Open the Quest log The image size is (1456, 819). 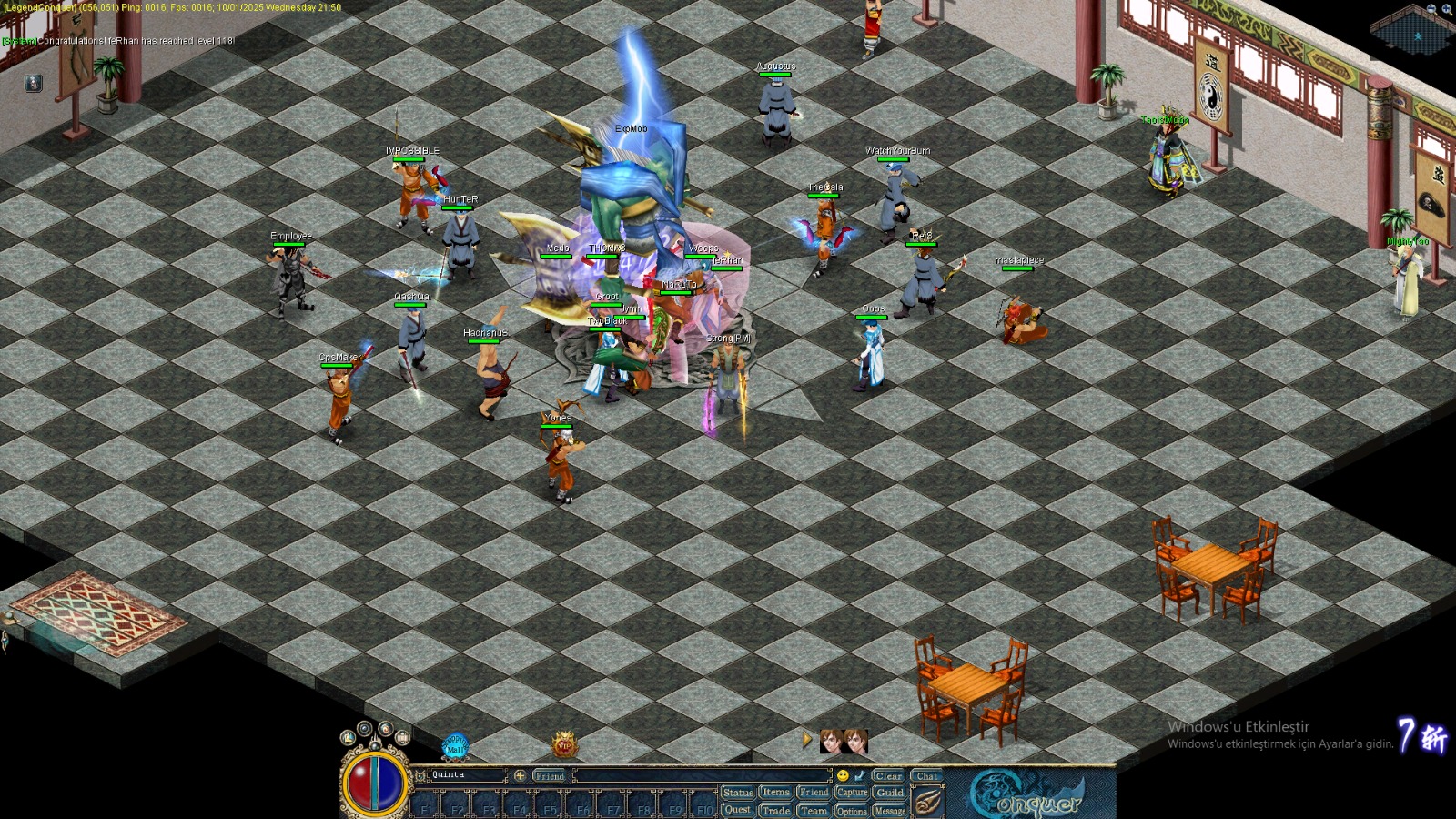tap(740, 809)
